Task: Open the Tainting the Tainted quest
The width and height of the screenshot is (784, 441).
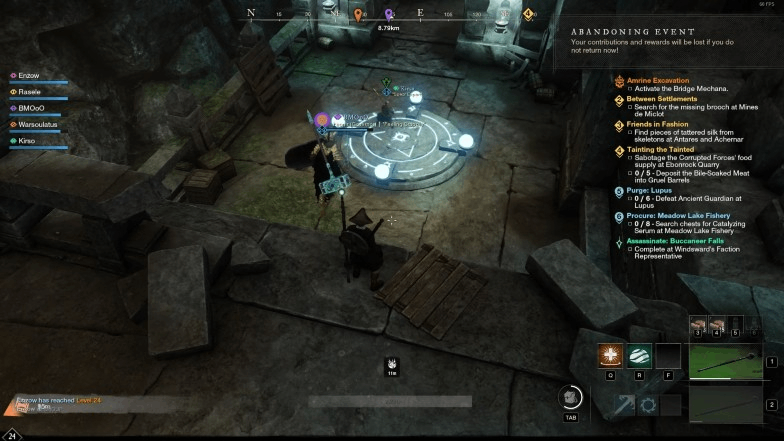Action: coord(660,150)
